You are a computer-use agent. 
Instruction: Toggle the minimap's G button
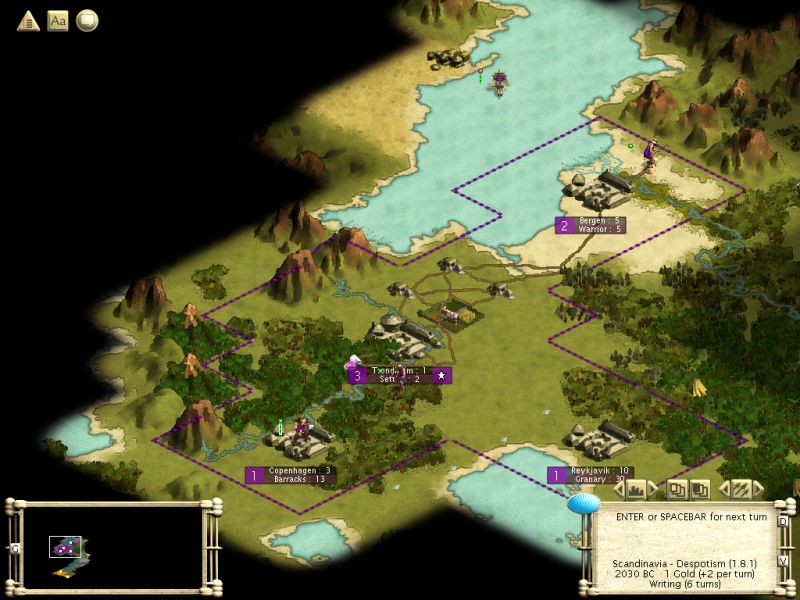[15, 548]
